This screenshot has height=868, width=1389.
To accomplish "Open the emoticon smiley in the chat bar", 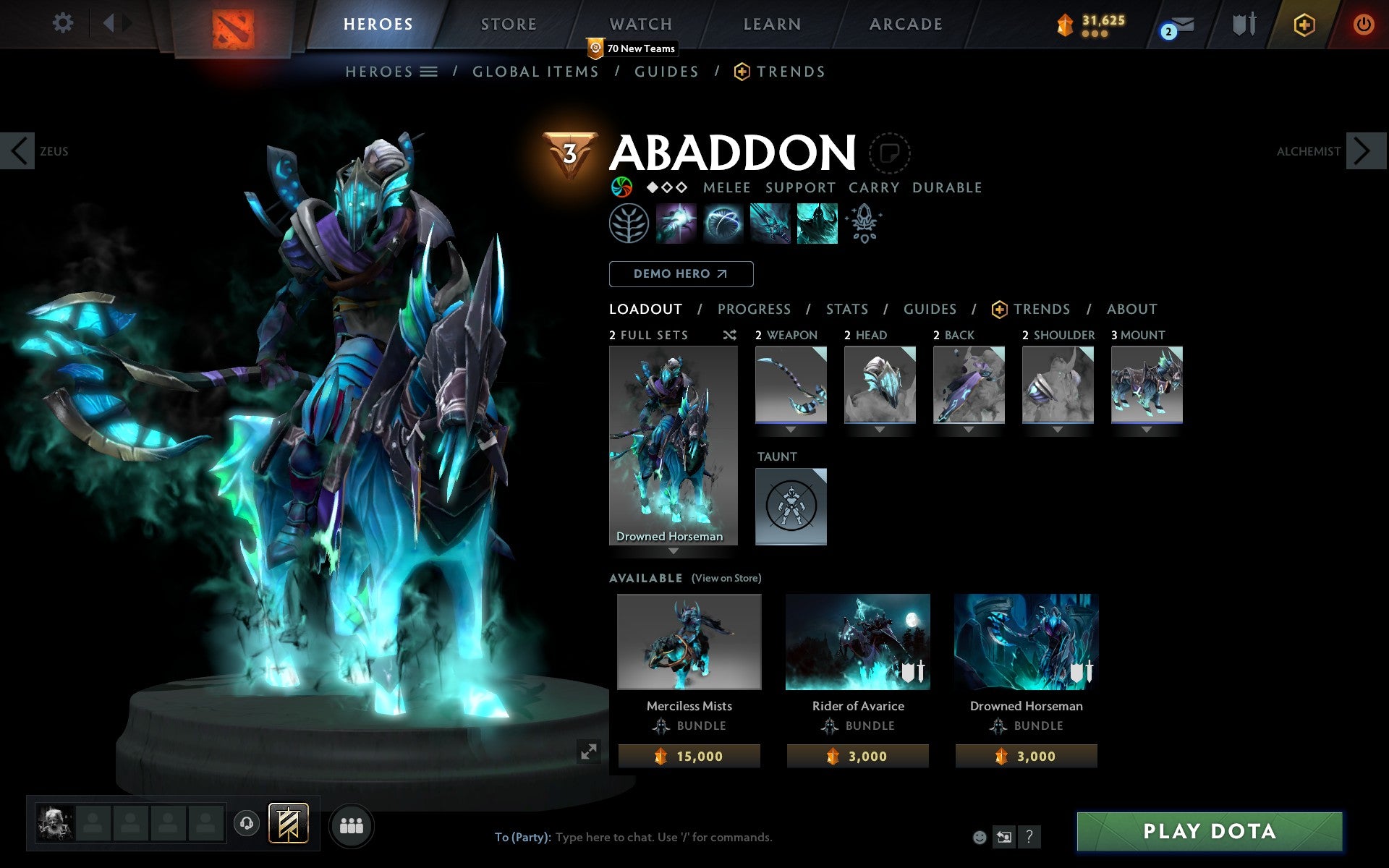I will pos(980,838).
